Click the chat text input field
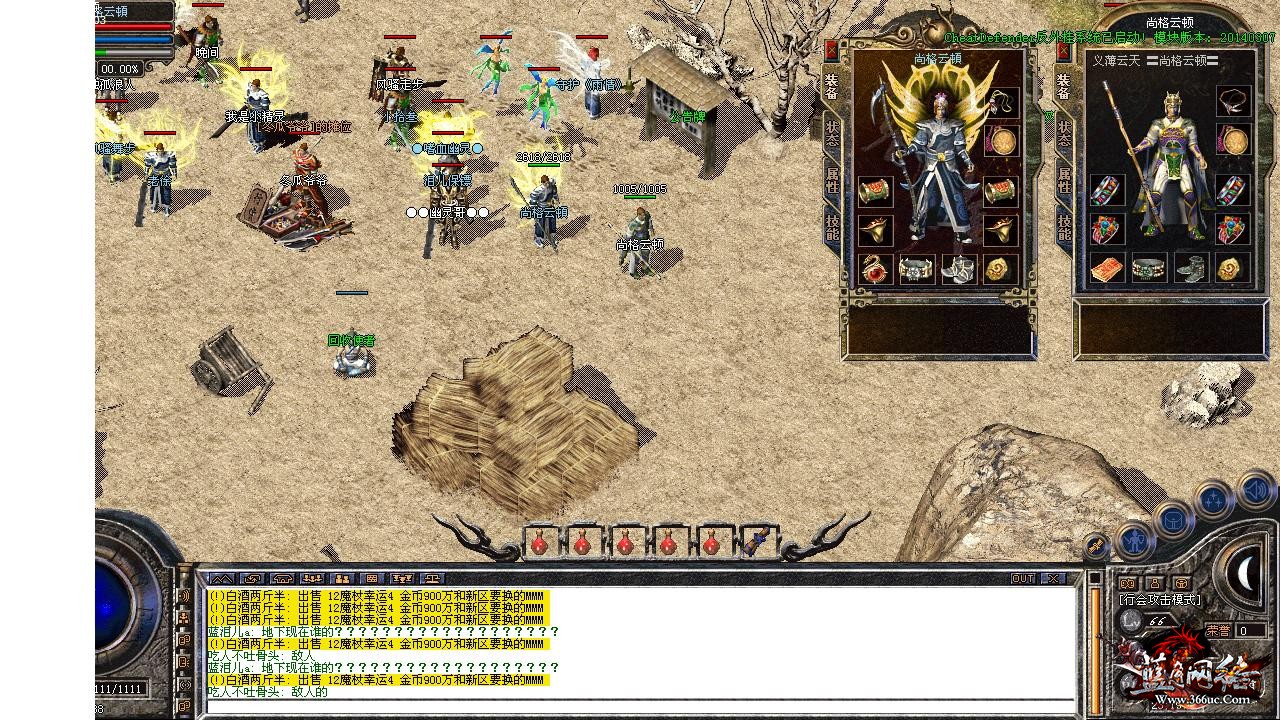The width and height of the screenshot is (1280, 720). pos(640,707)
